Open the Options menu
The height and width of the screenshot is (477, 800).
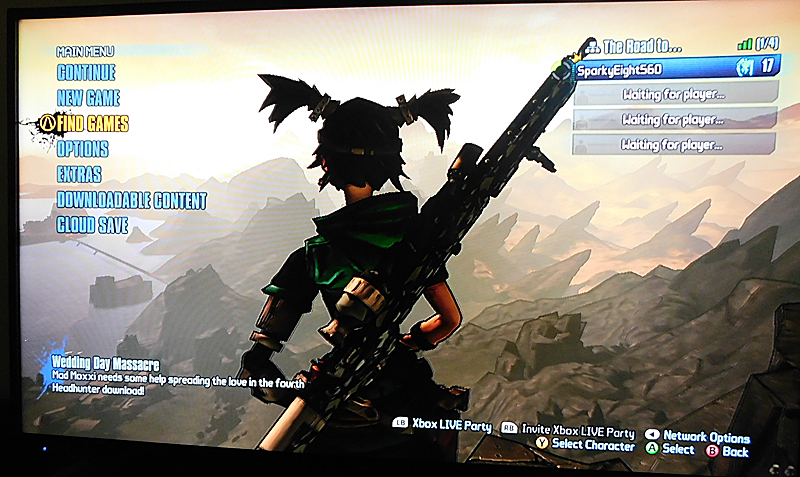point(82,149)
